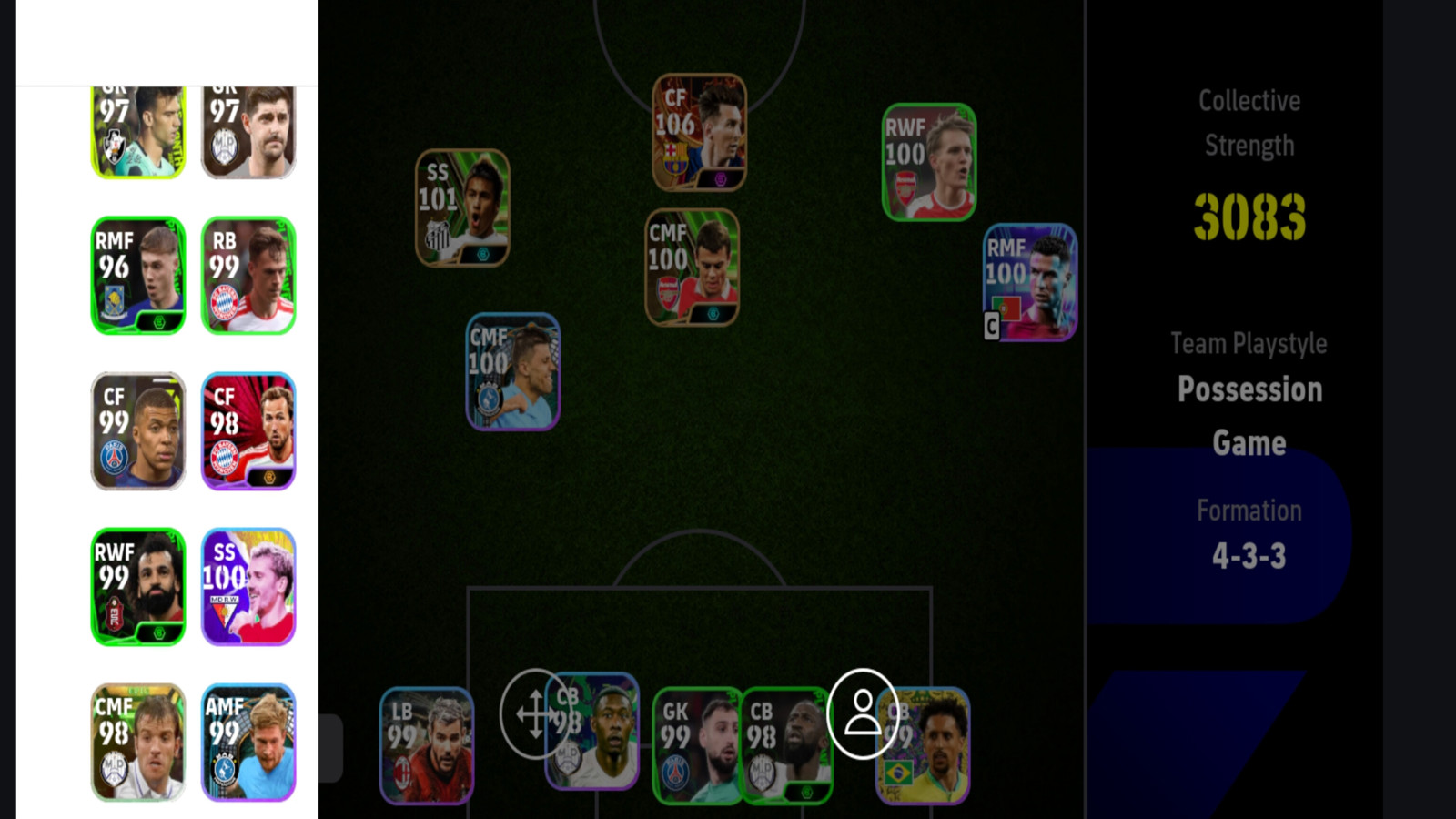The width and height of the screenshot is (1456, 819).
Task: Select the CB 98 card beside goalkeeper
Action: pyautogui.click(x=784, y=746)
